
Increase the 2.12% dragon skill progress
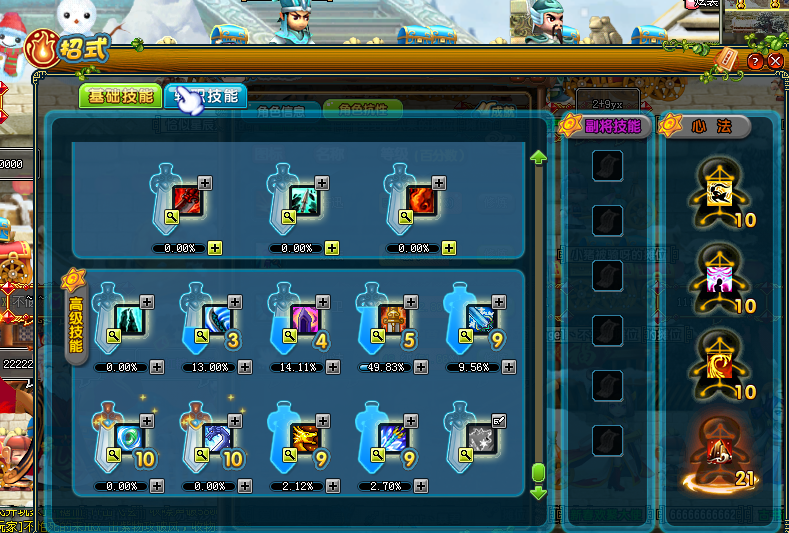click(x=333, y=486)
